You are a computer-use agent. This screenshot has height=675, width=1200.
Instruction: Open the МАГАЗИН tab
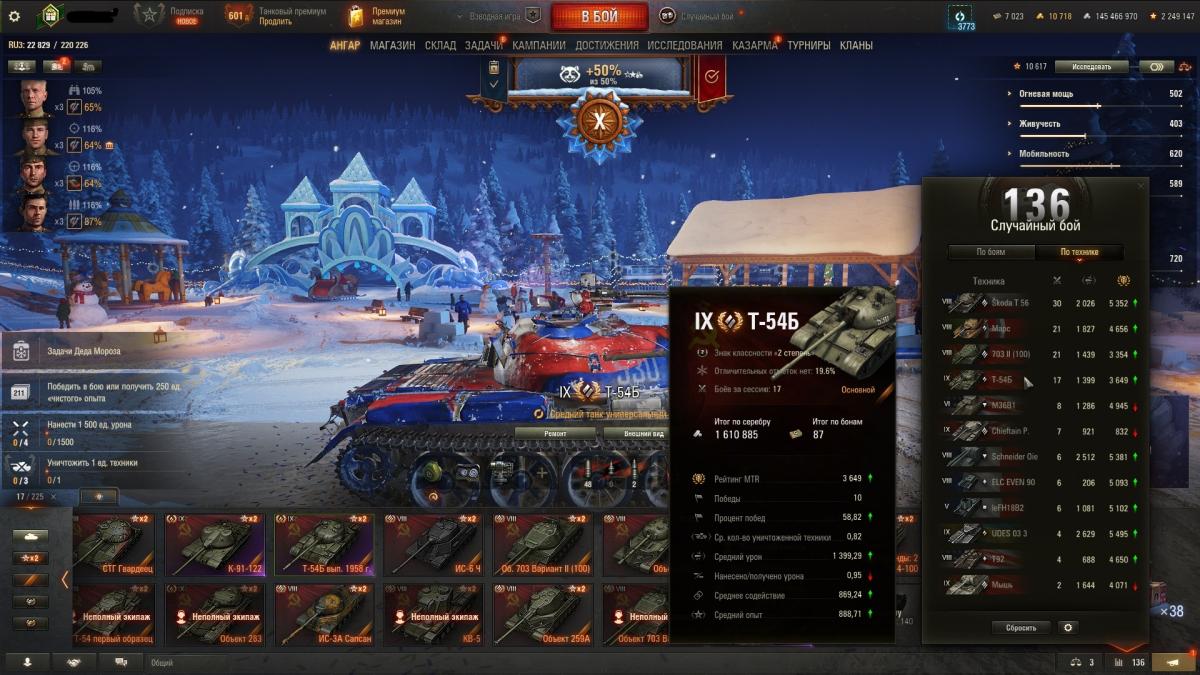coord(392,45)
